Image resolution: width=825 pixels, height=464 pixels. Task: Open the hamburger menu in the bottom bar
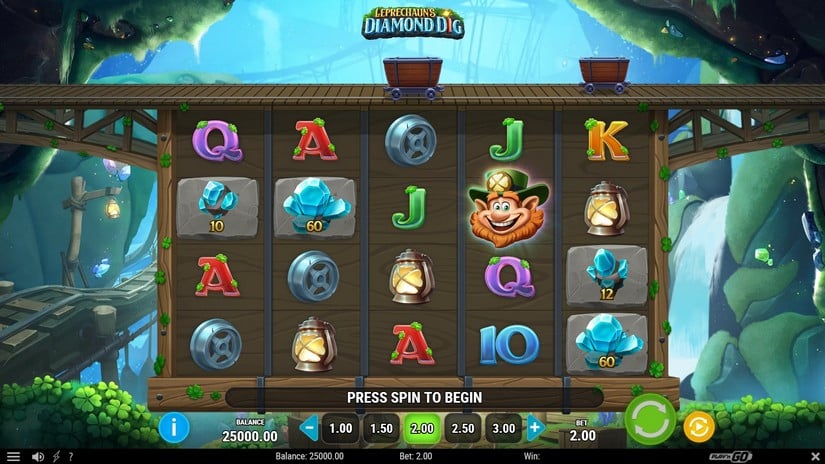pos(13,457)
